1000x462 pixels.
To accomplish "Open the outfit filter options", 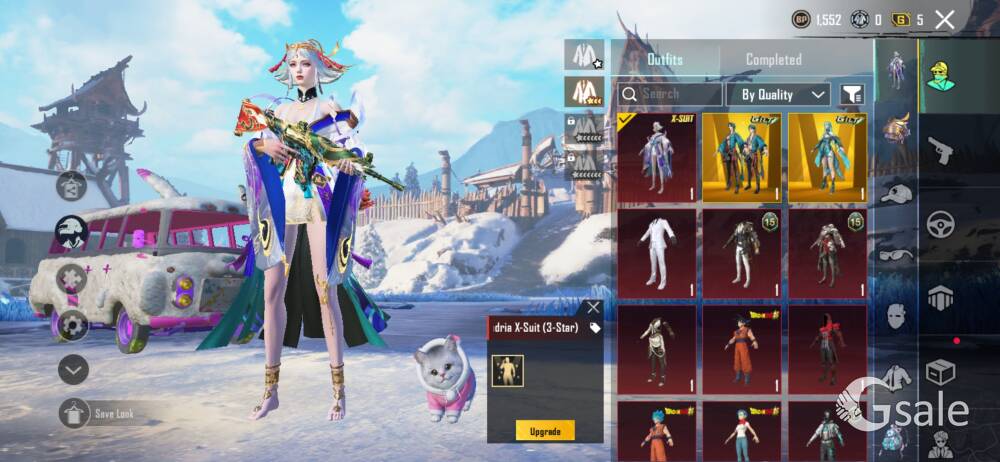I will point(851,94).
